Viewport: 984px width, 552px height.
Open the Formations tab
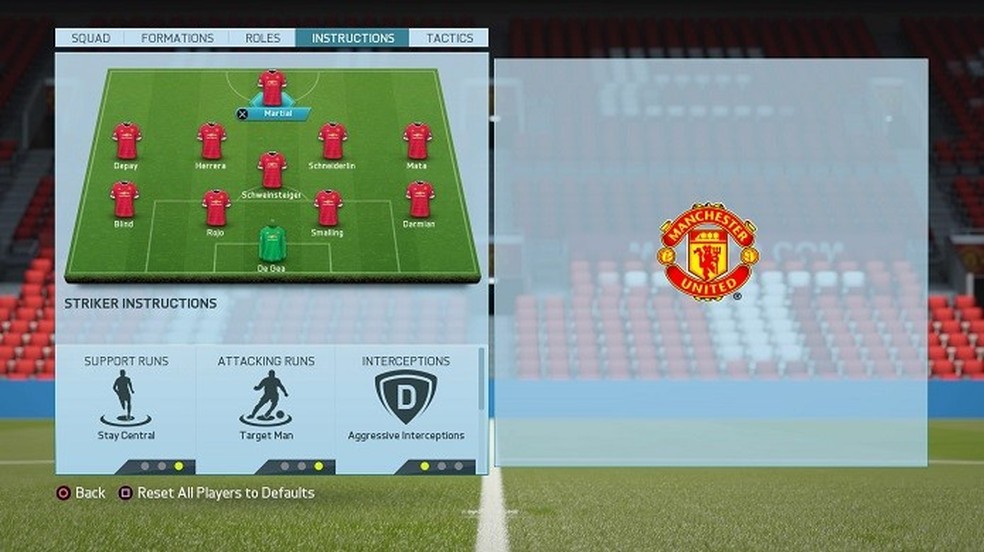tap(177, 38)
